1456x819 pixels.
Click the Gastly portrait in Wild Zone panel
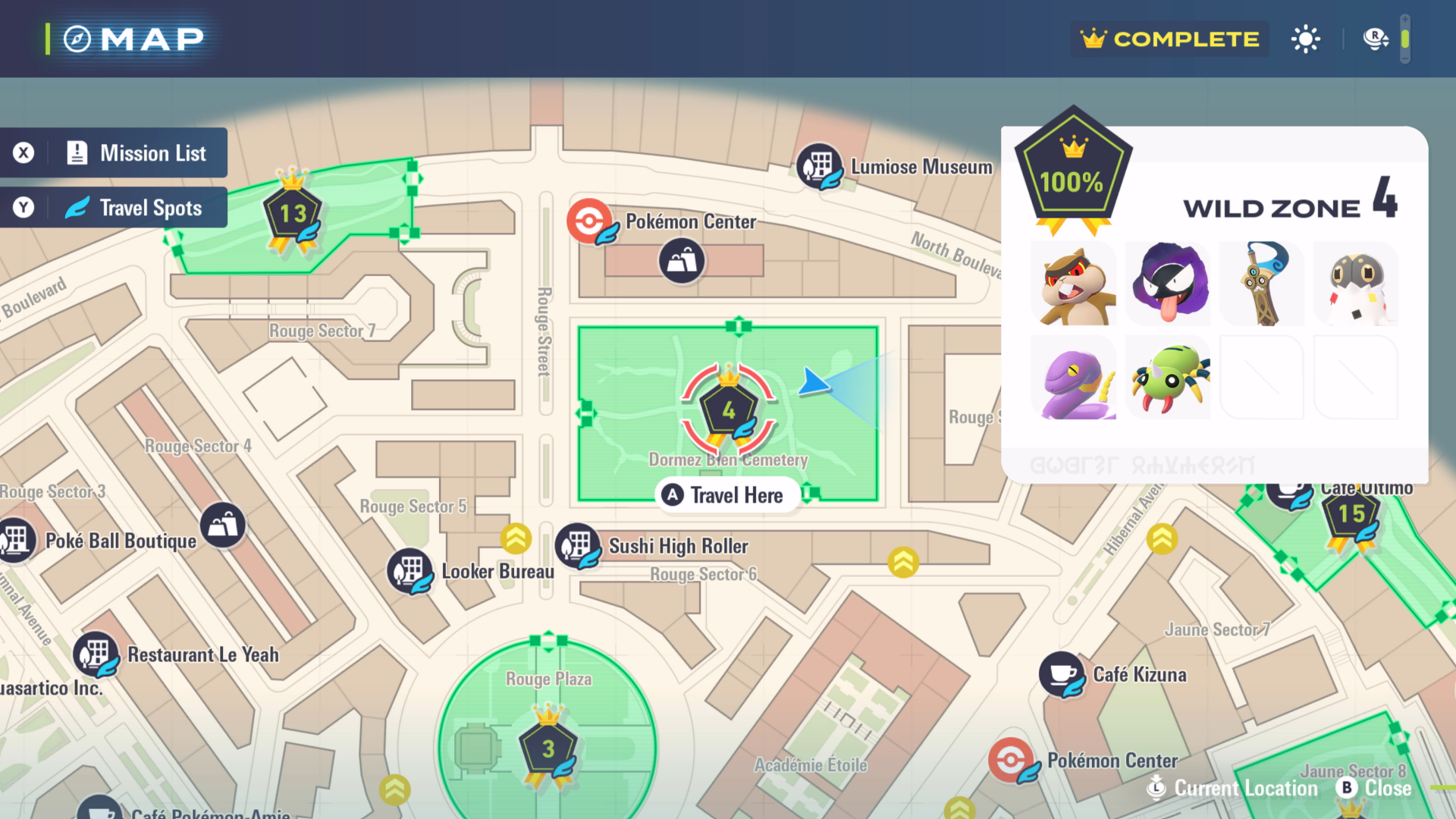coord(1168,285)
